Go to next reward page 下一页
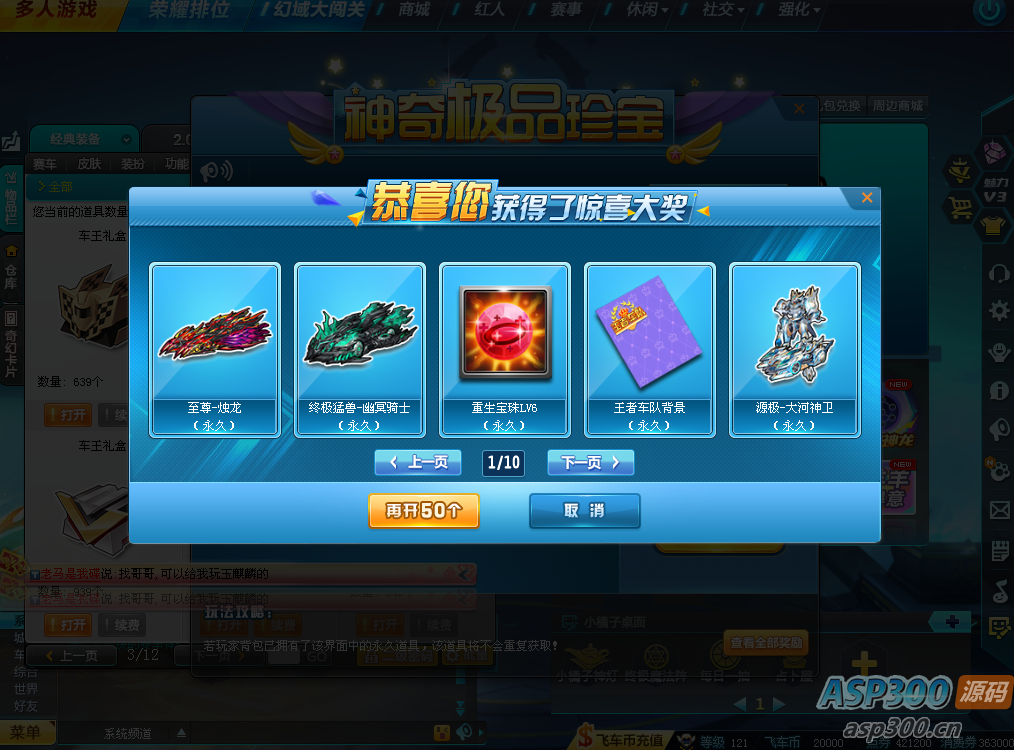This screenshot has width=1014, height=750. [x=590, y=462]
